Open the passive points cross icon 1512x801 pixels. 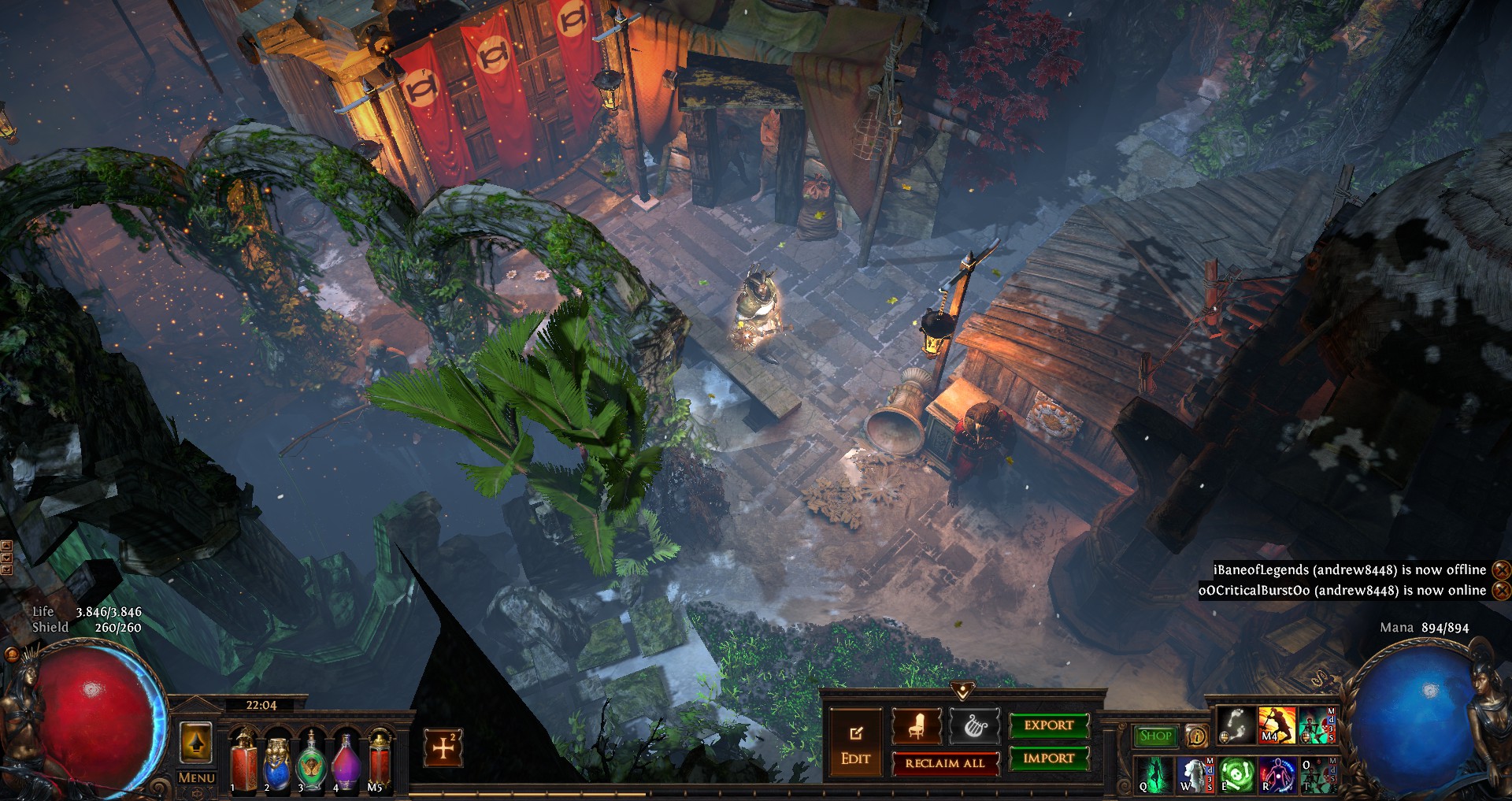click(x=443, y=747)
